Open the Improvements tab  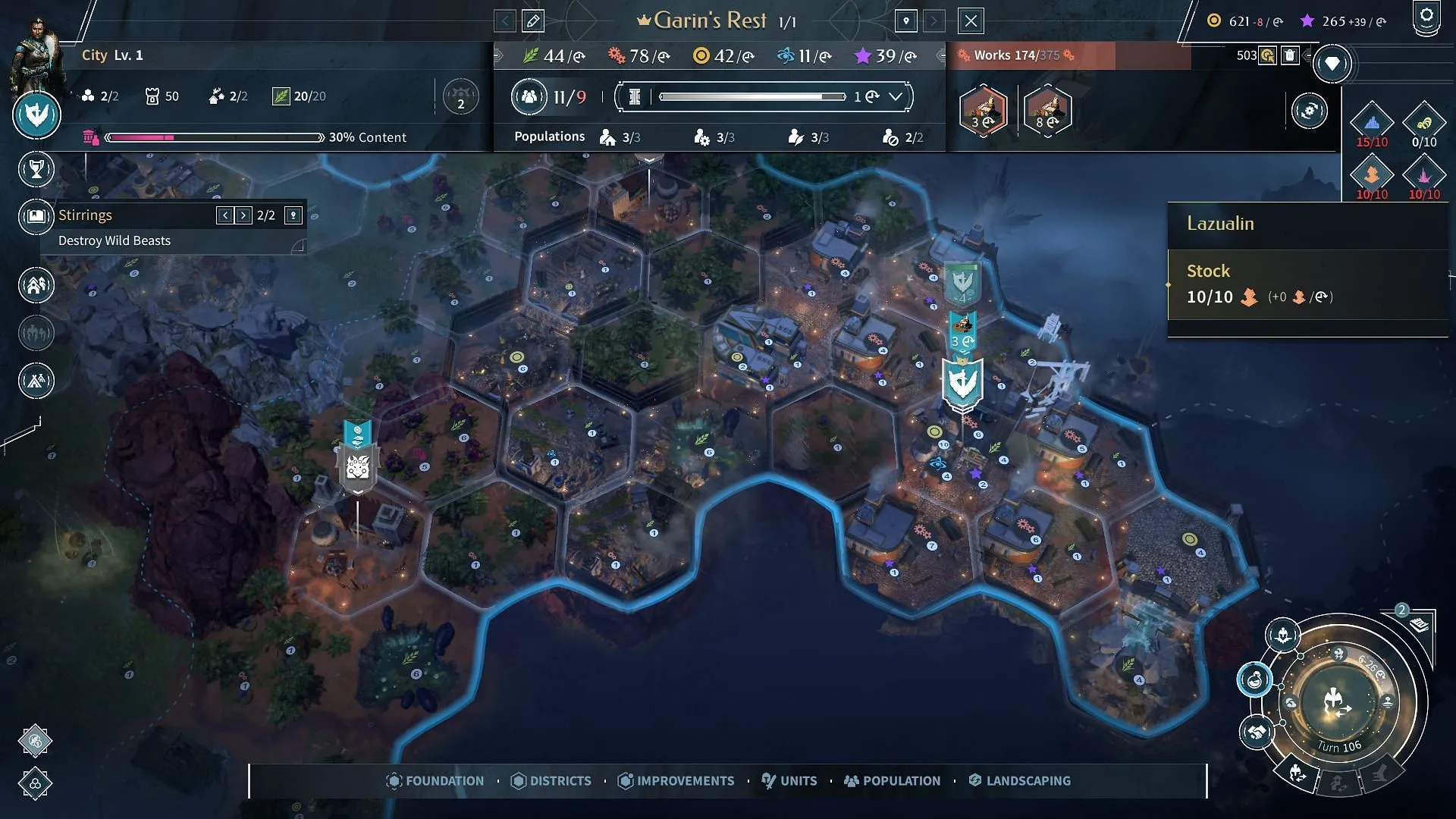pos(676,781)
